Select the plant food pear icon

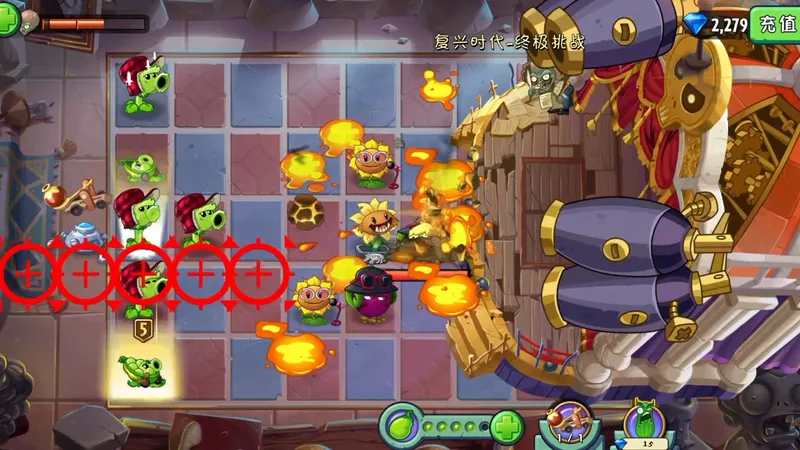[x=398, y=428]
